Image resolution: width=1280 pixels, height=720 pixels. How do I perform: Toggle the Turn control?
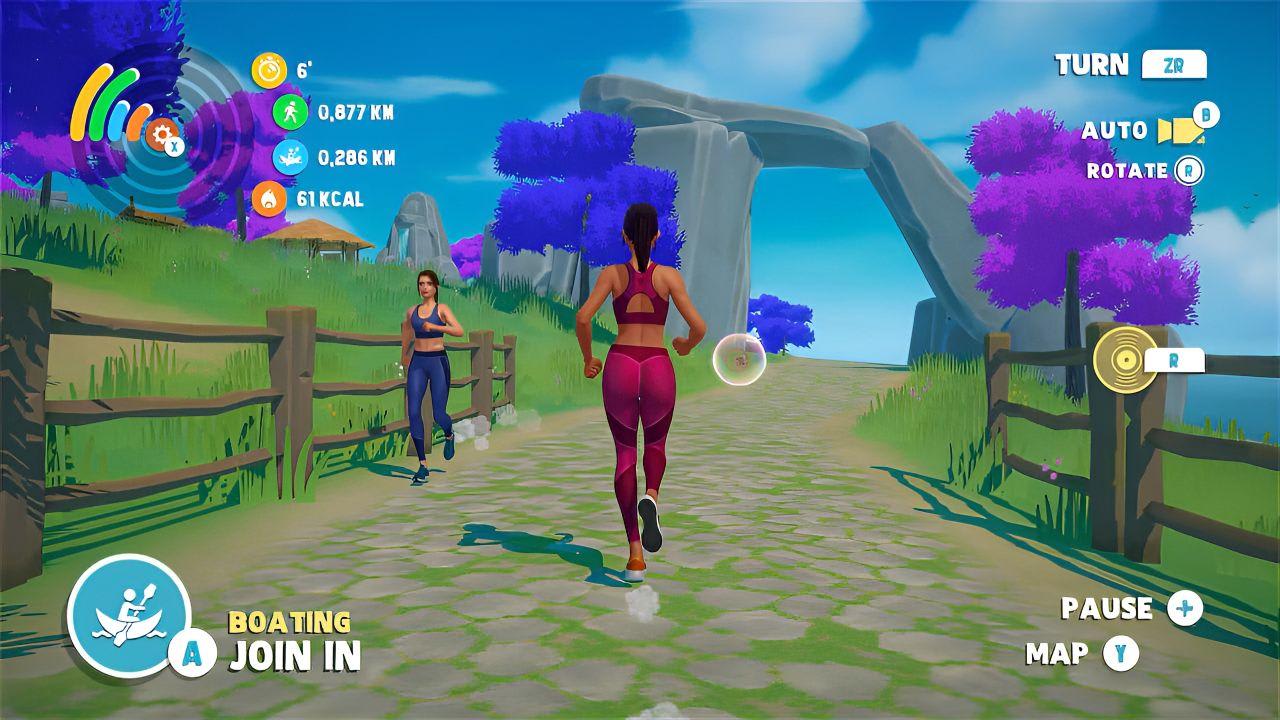tap(1090, 64)
